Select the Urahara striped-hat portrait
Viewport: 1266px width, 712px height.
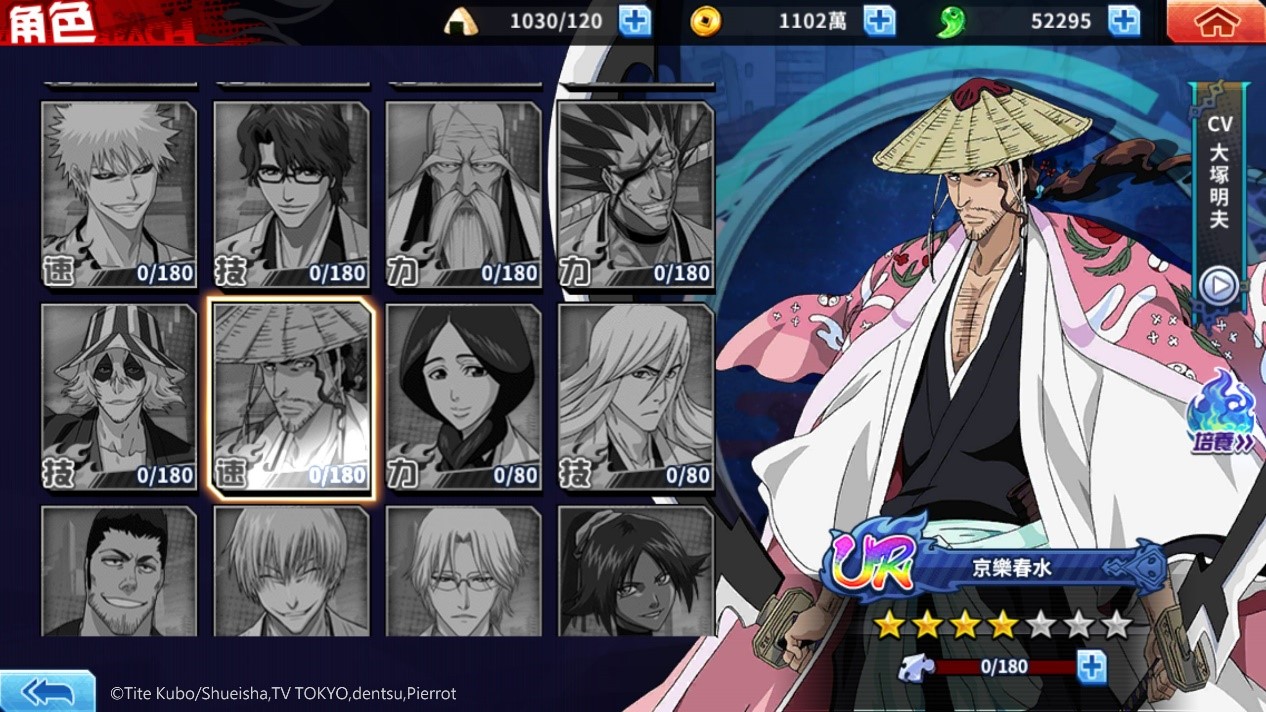click(119, 397)
